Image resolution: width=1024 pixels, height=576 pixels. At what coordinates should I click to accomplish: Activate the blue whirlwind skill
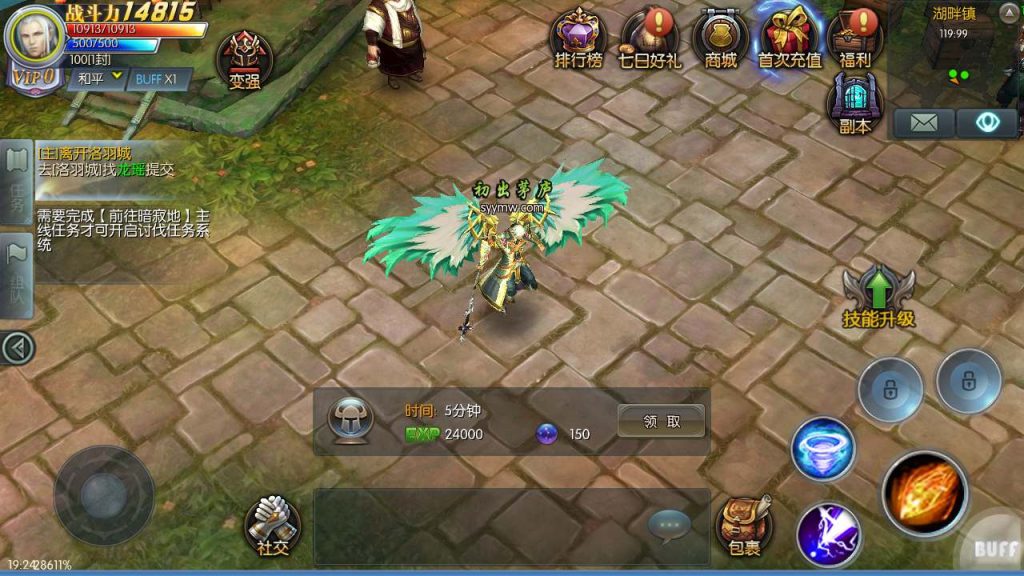pos(823,450)
